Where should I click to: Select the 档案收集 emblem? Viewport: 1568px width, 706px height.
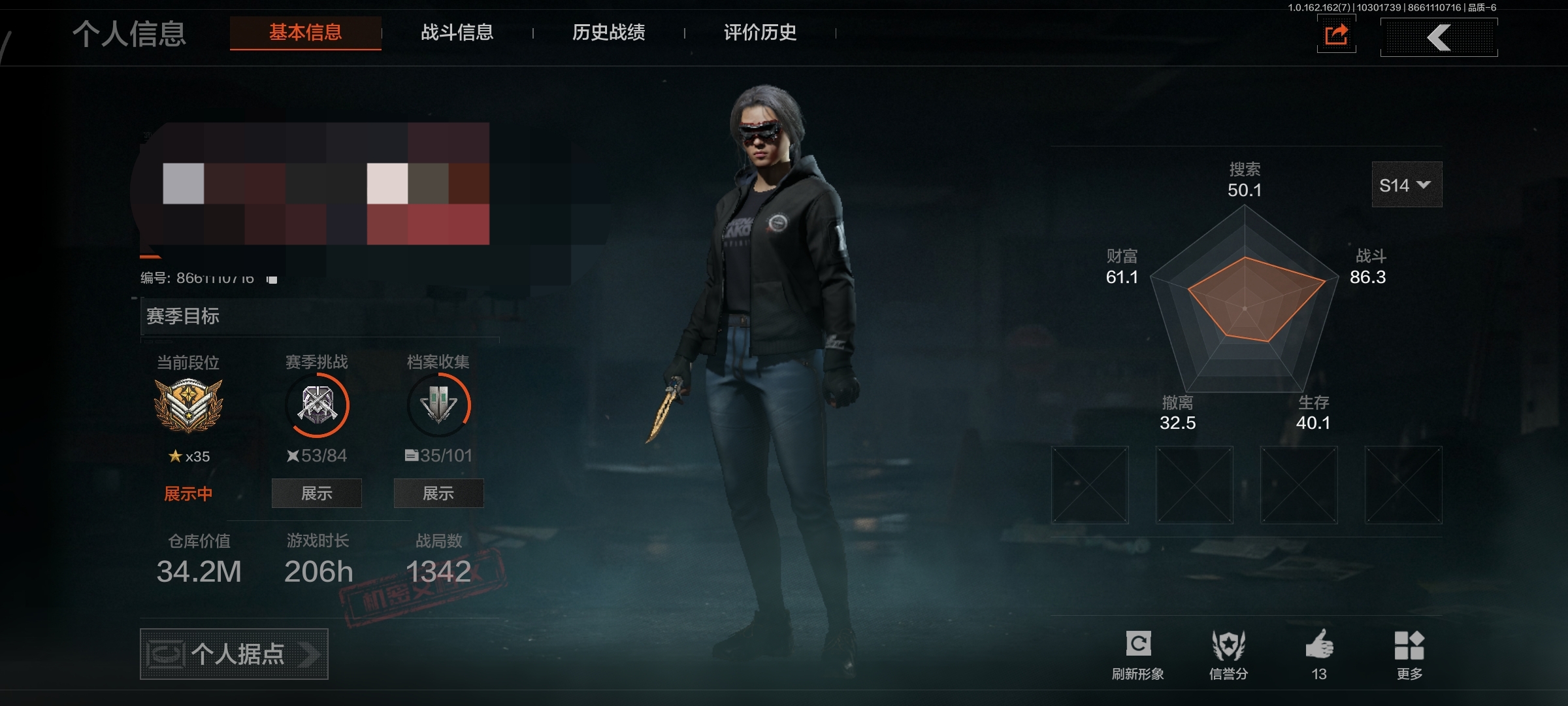pos(438,405)
